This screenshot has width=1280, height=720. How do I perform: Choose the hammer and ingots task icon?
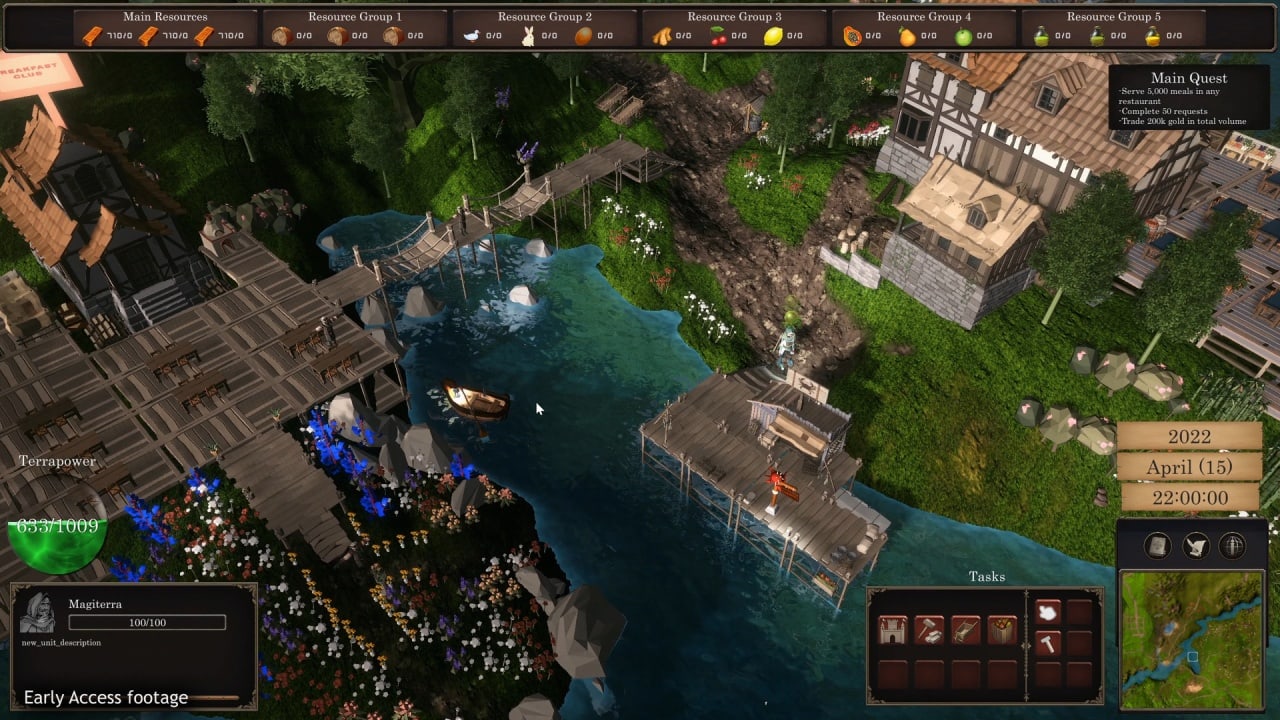(929, 629)
